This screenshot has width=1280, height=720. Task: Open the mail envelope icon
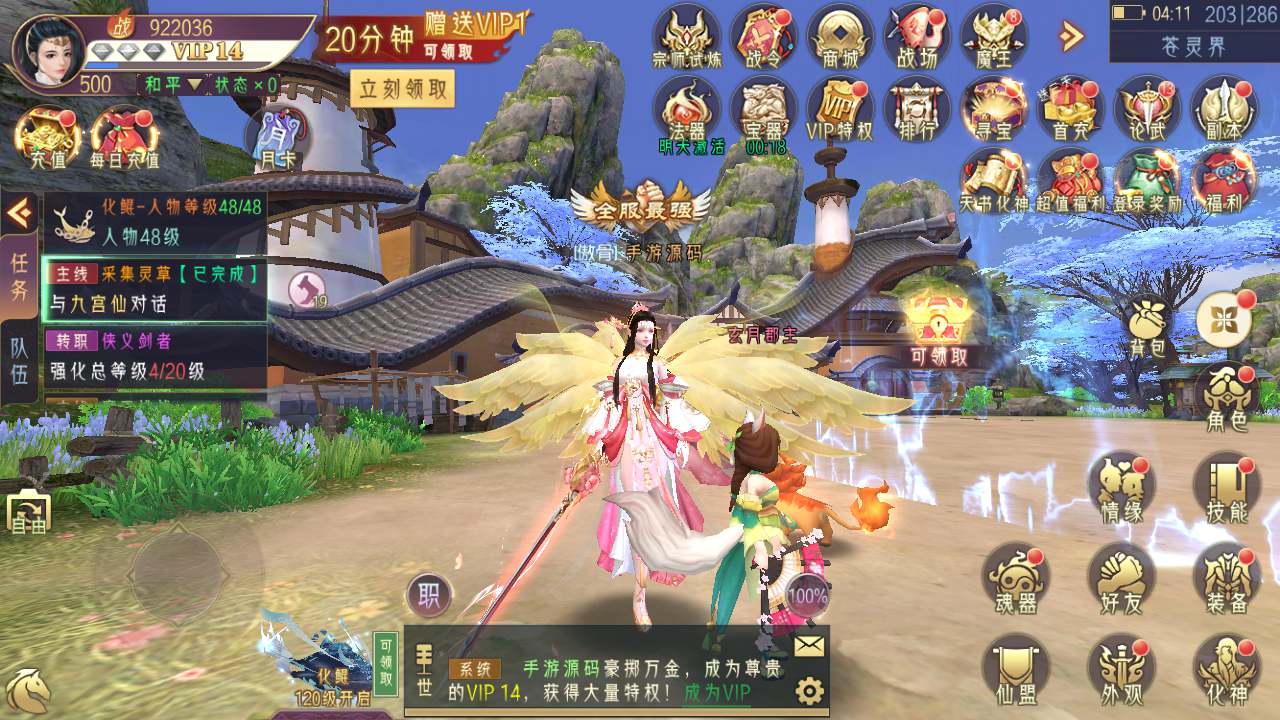(x=809, y=647)
